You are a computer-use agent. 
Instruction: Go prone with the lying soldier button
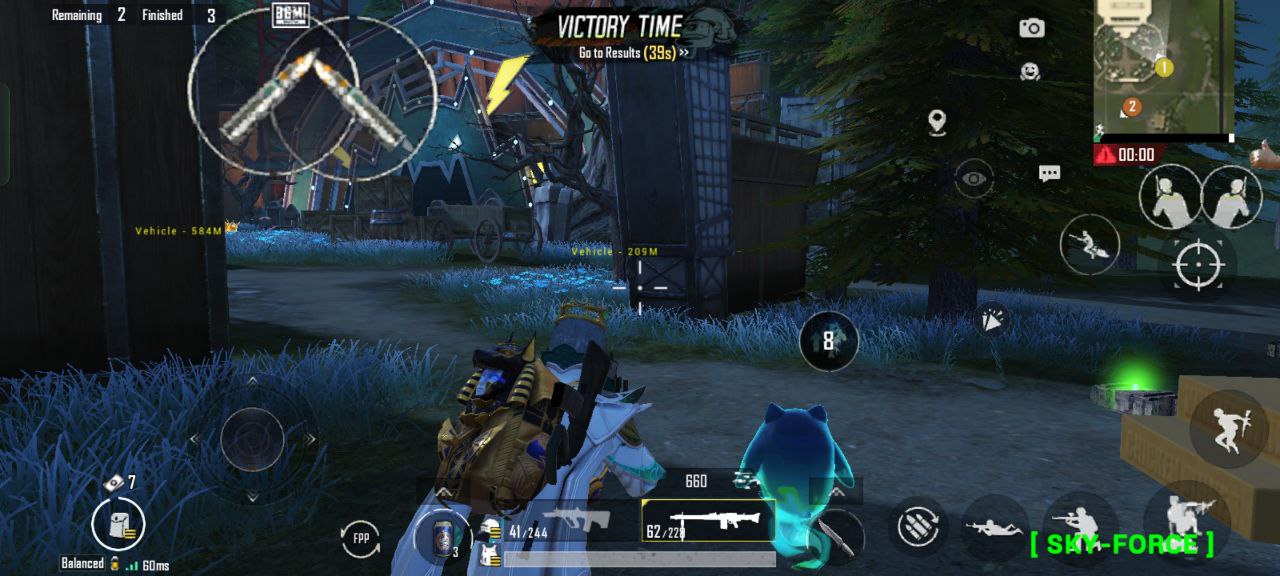(994, 527)
